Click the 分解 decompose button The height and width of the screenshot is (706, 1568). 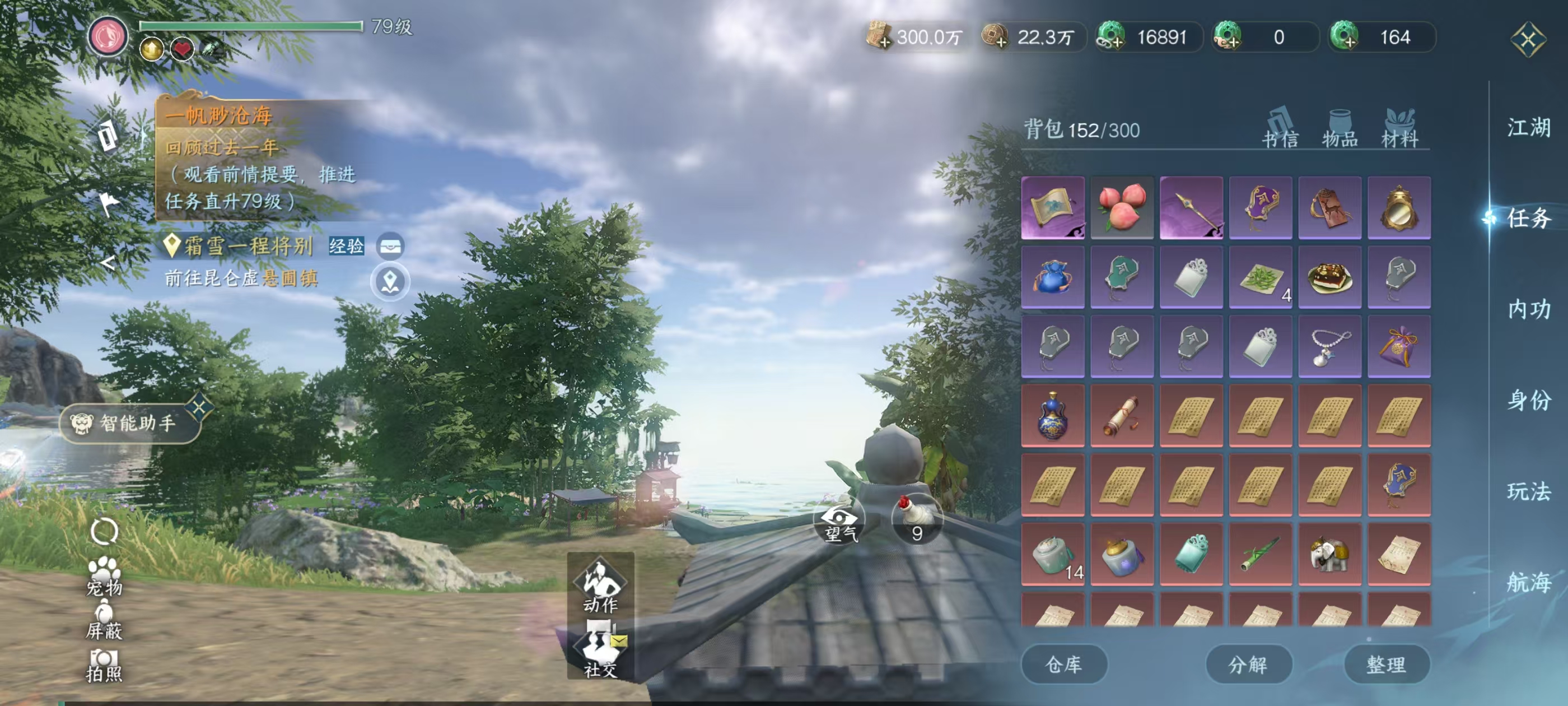[x=1248, y=664]
